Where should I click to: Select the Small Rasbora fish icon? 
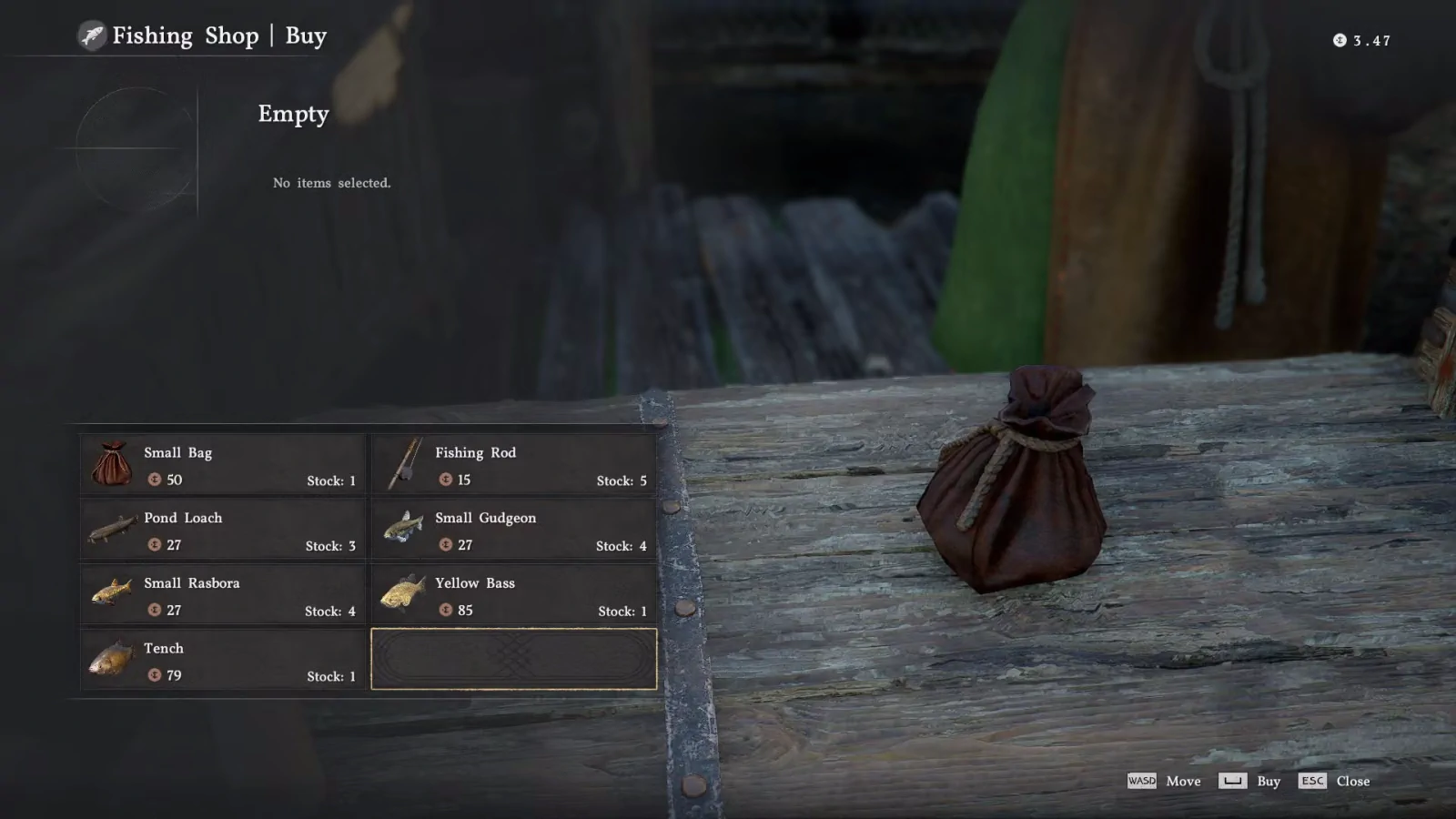tap(111, 595)
